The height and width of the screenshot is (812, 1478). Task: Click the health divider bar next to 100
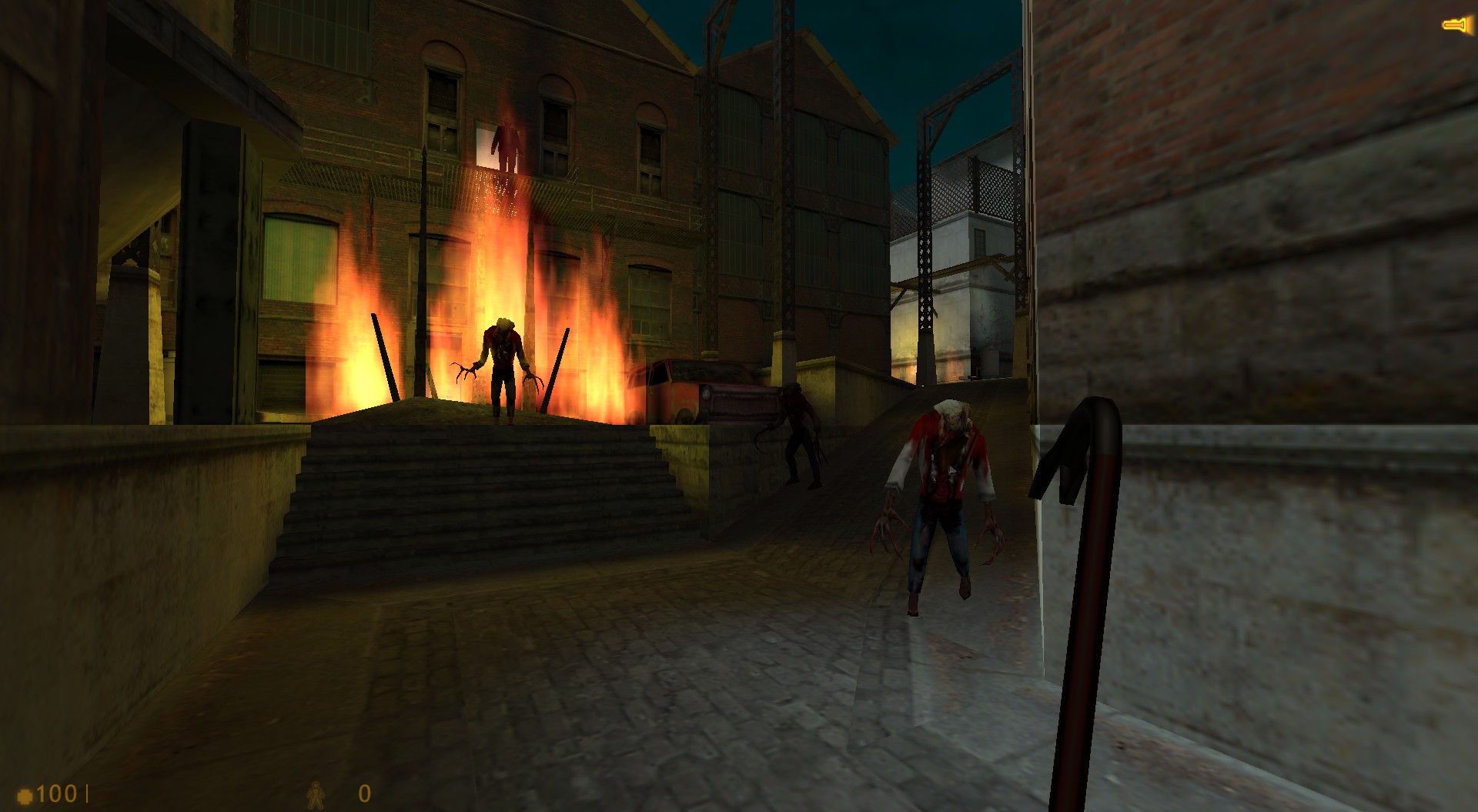tap(87, 794)
